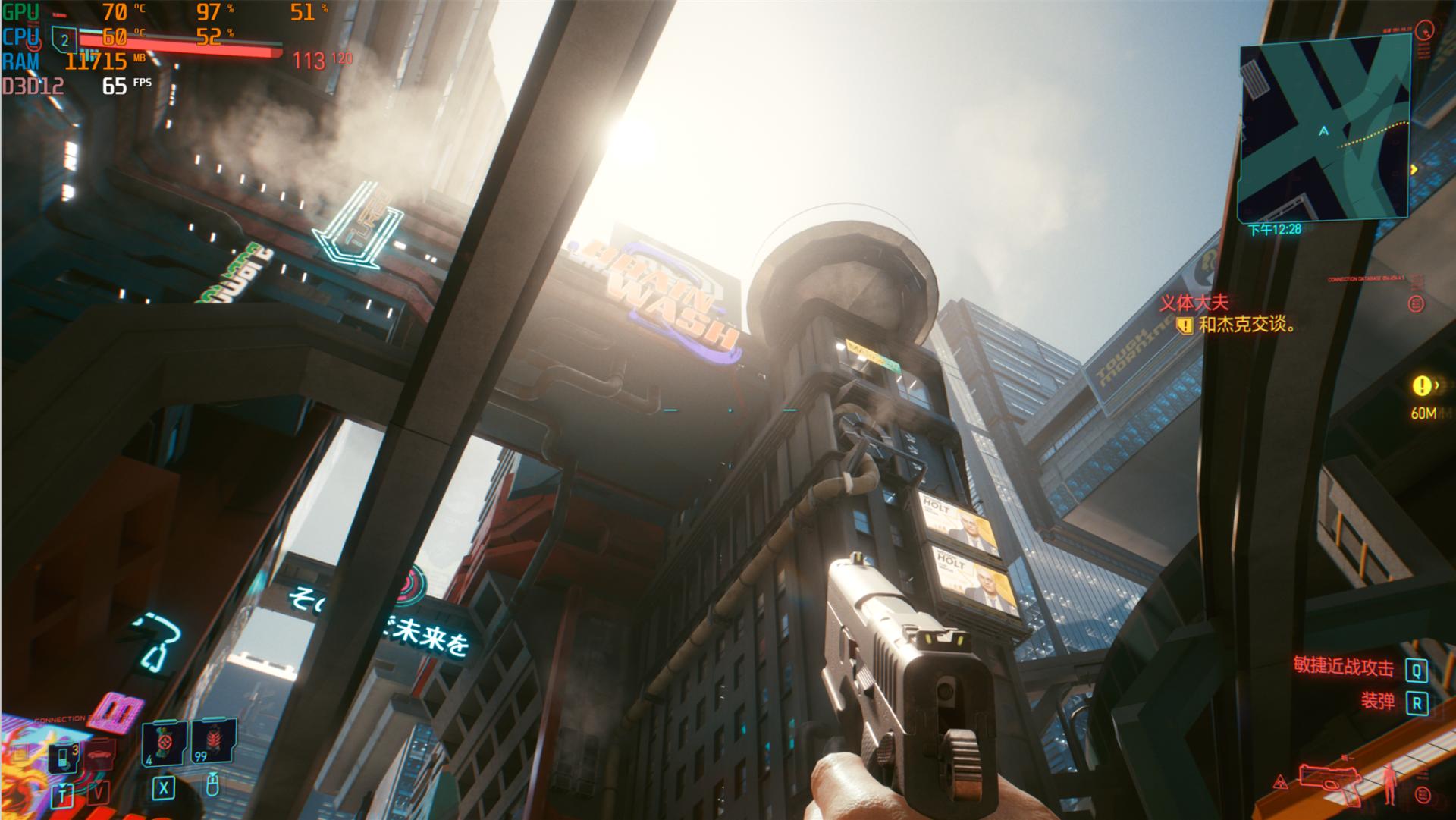Click the player arrow on the minimap
Screen dimensions: 1456x820
[1324, 131]
